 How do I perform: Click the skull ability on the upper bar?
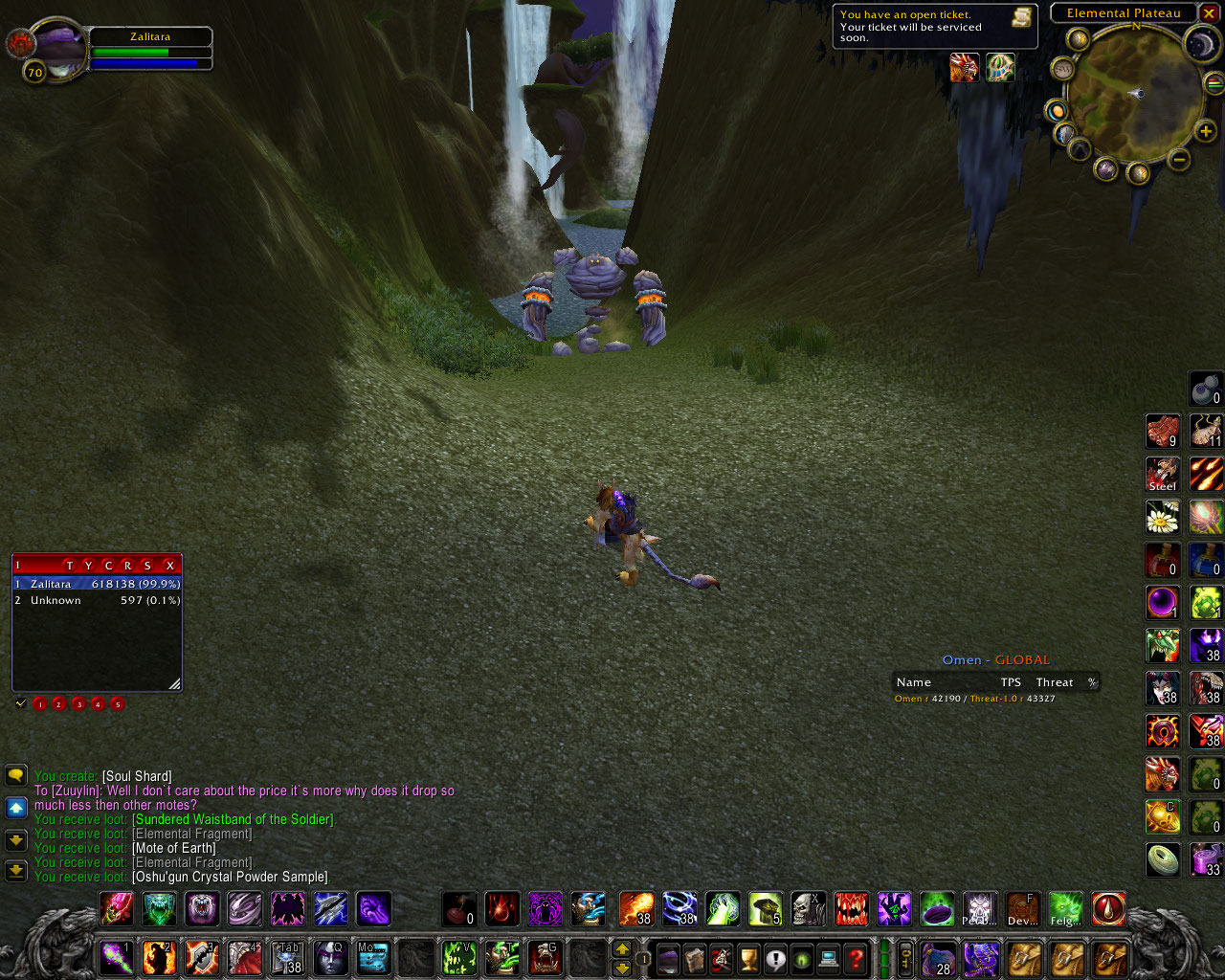808,908
